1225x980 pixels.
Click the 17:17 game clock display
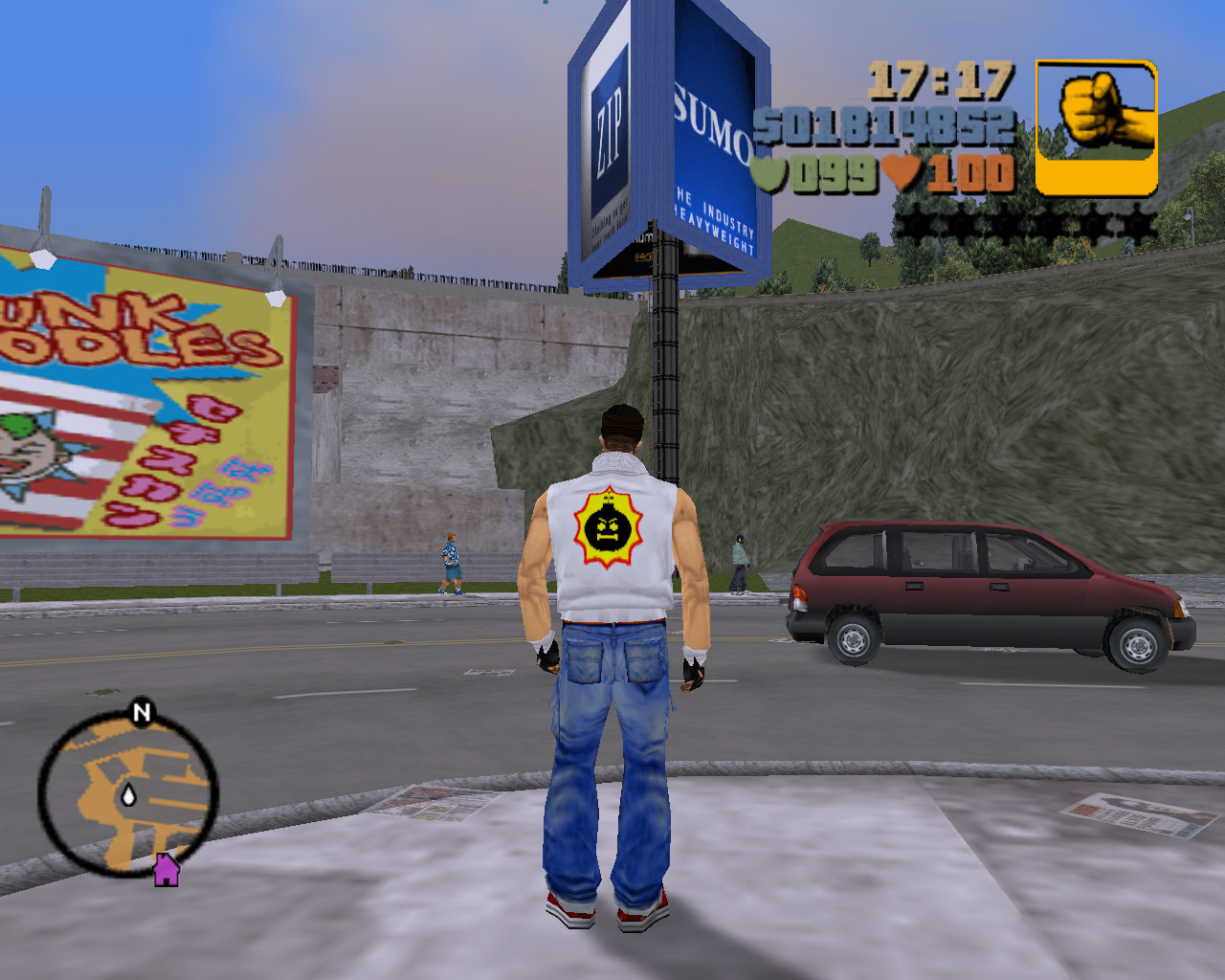pyautogui.click(x=943, y=81)
